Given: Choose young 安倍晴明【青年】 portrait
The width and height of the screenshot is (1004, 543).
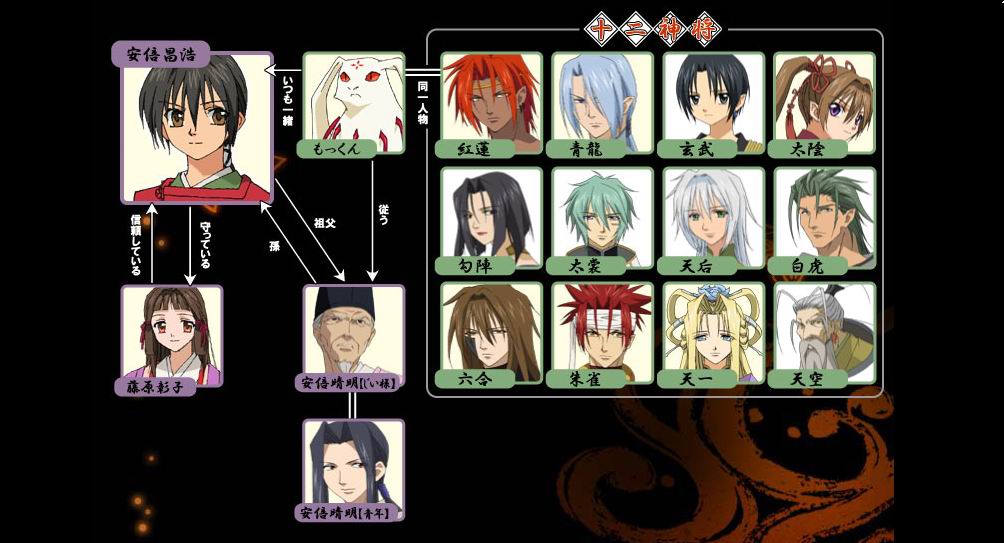Looking at the screenshot, I should [x=353, y=463].
